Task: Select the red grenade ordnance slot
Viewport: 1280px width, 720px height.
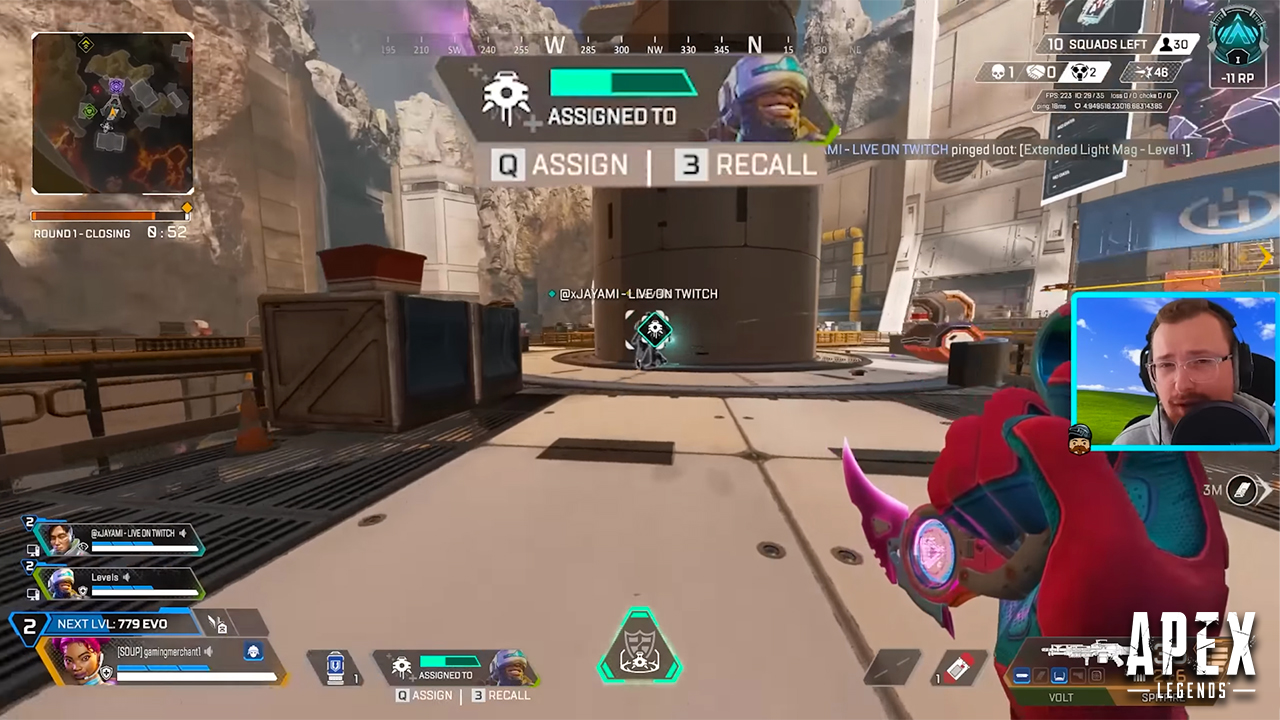Action: (959, 668)
